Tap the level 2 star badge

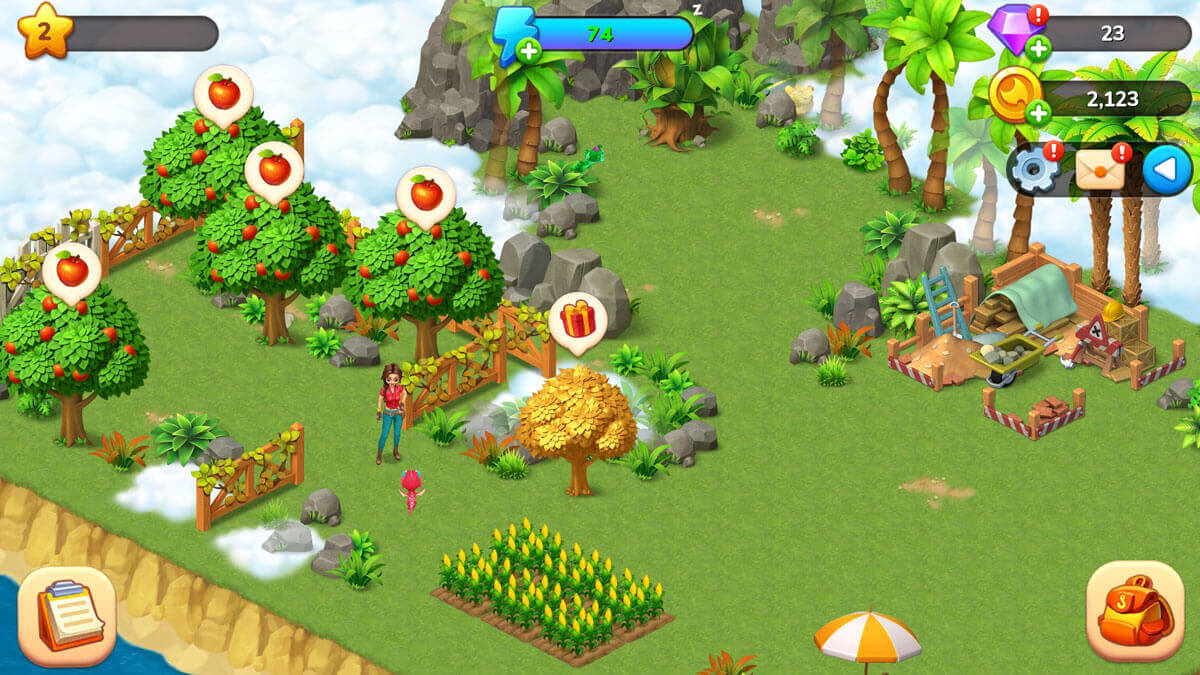click(44, 30)
